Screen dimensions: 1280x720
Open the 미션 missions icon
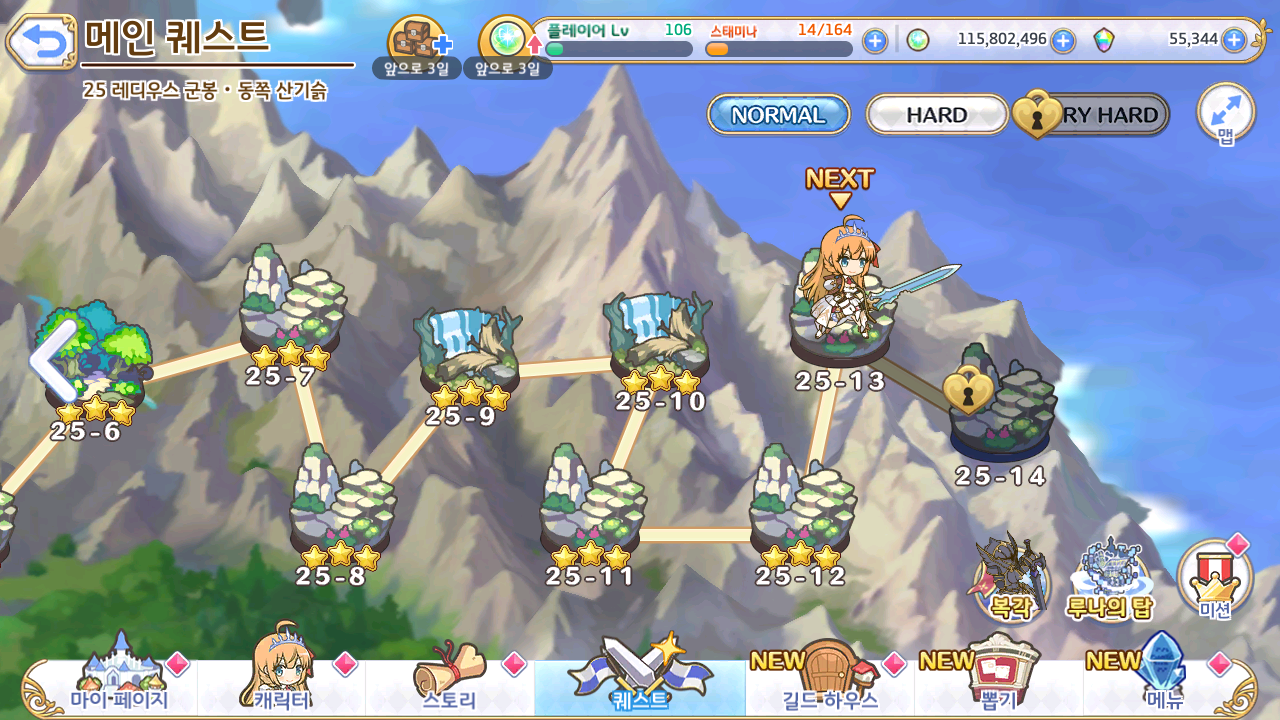[1215, 580]
